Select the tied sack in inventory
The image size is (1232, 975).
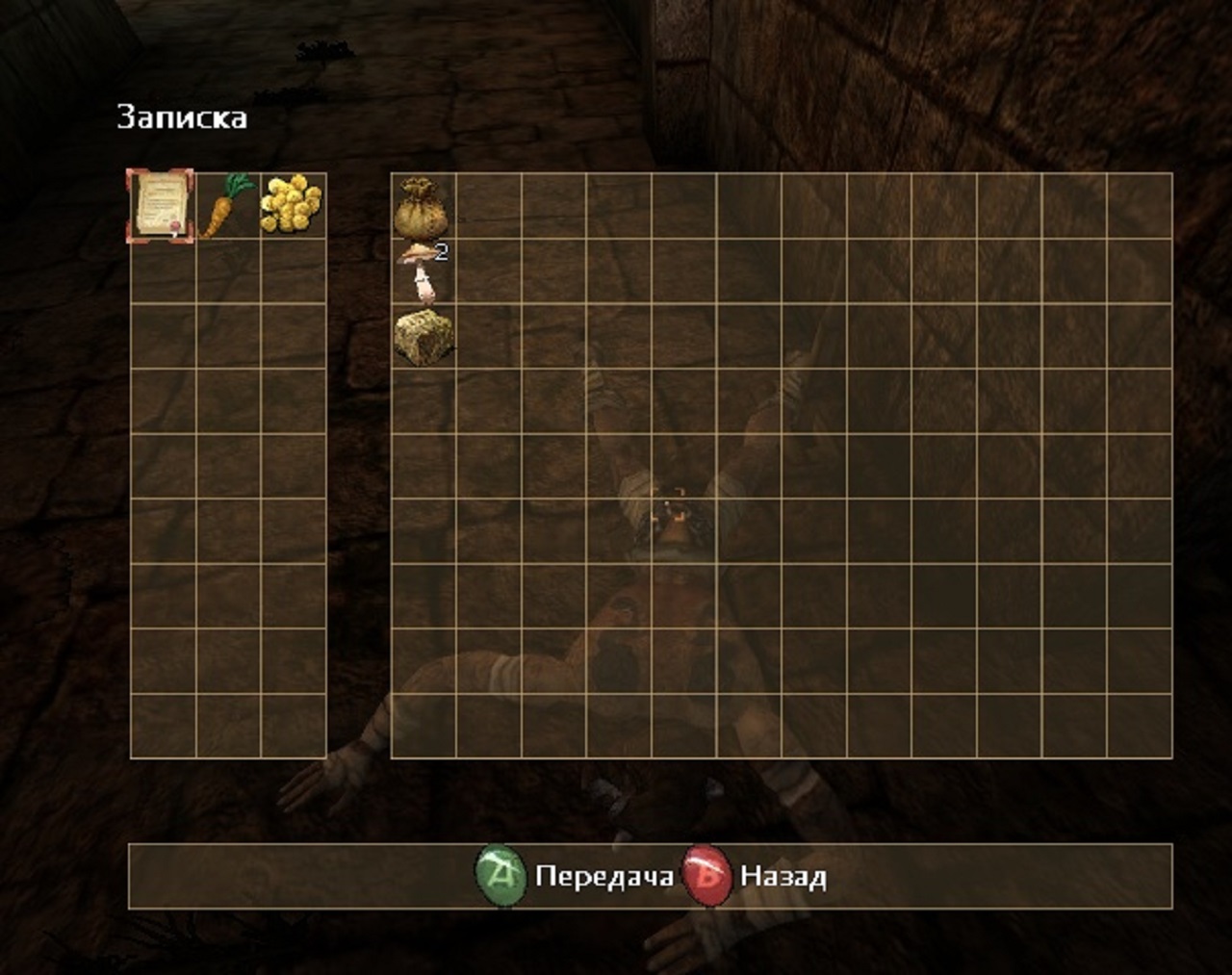pos(423,206)
